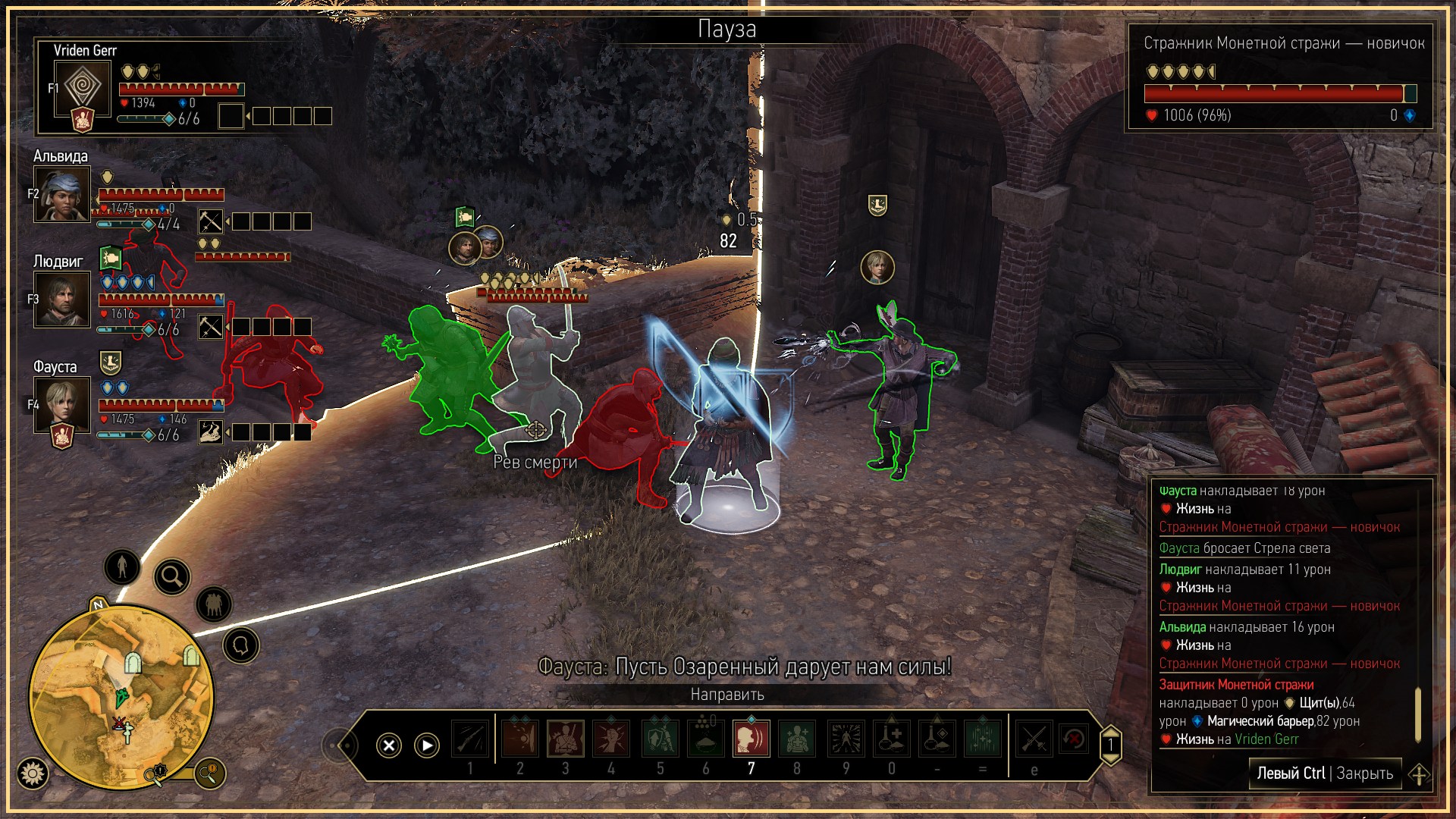Open the sun gear settings button
The image size is (1456, 819).
pyautogui.click(x=33, y=773)
